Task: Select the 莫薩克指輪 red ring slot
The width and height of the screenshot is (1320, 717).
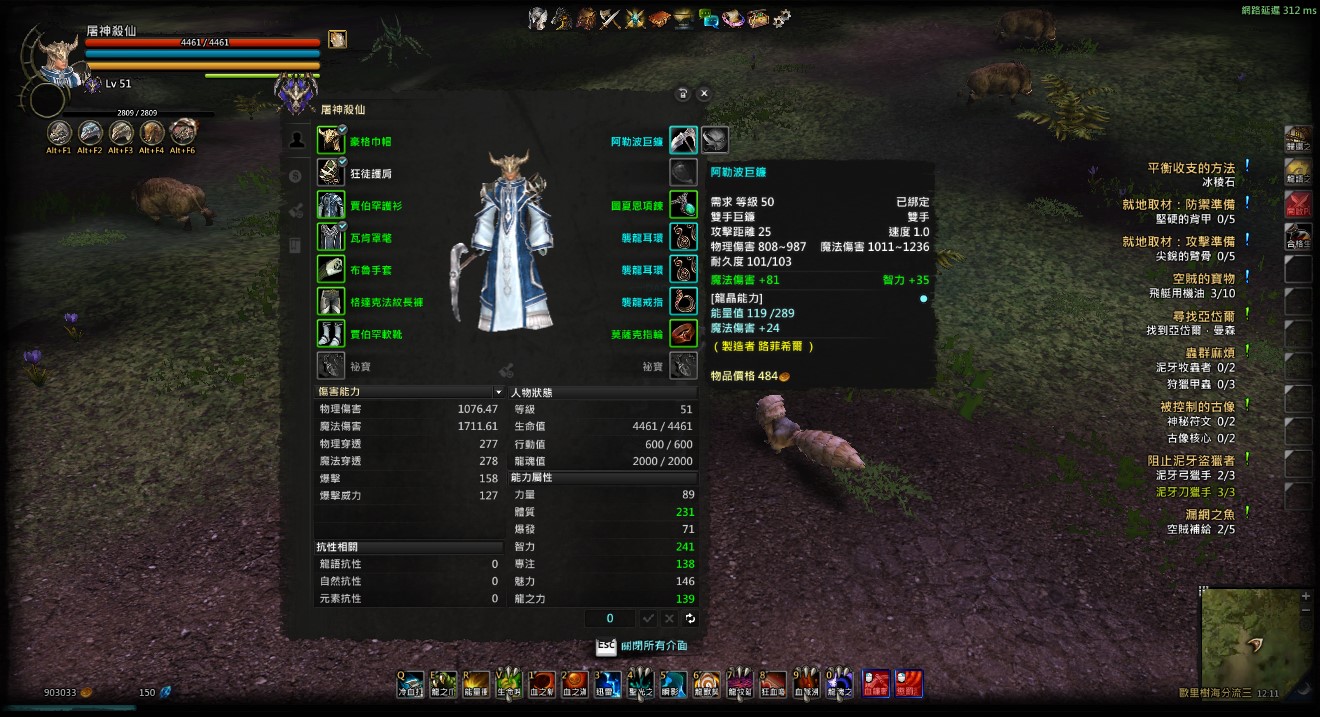Action: click(x=683, y=334)
